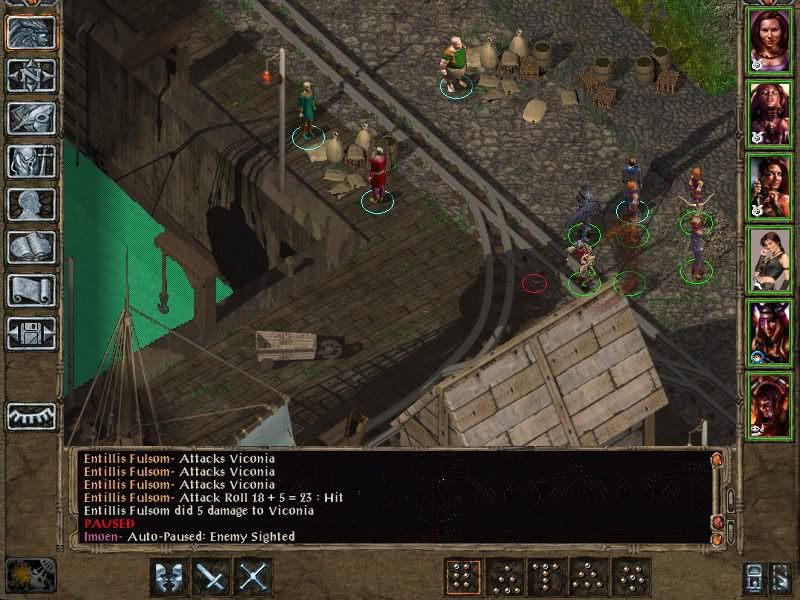The width and height of the screenshot is (800, 600).
Task: Toggle pause with the clock button
Action: click(31, 574)
